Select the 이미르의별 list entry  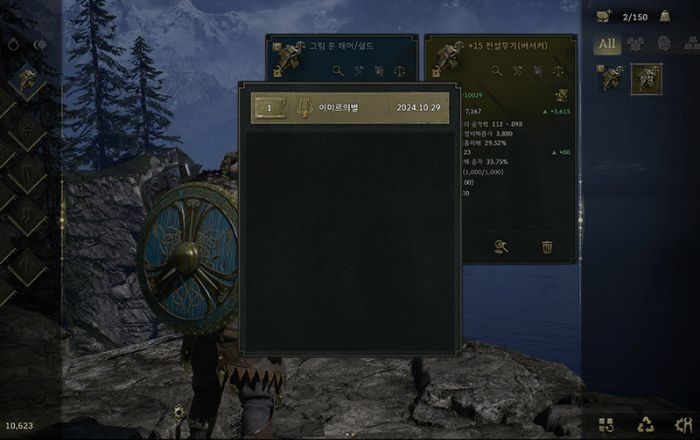point(350,108)
